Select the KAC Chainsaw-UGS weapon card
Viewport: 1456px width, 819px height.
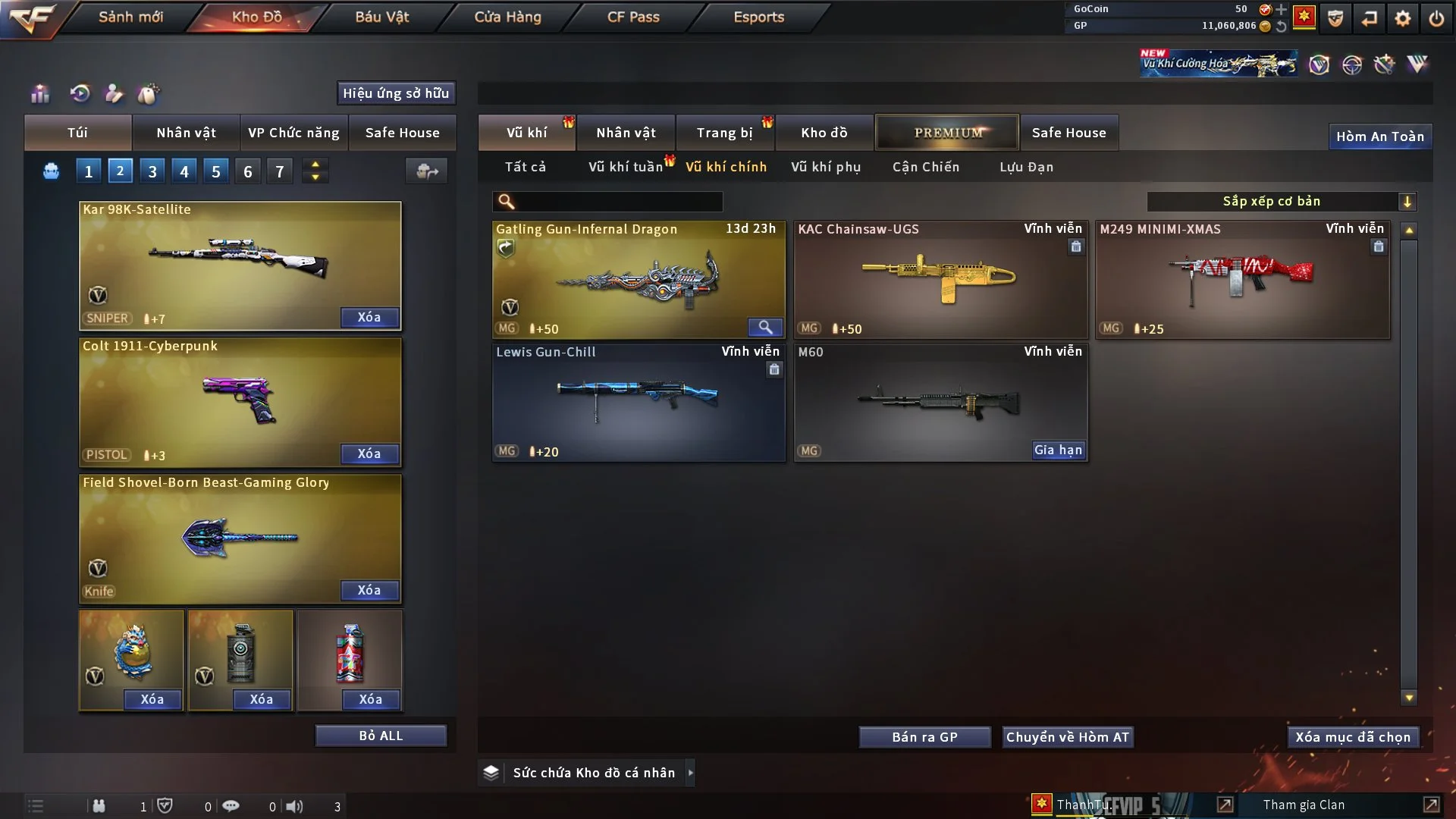(x=940, y=279)
